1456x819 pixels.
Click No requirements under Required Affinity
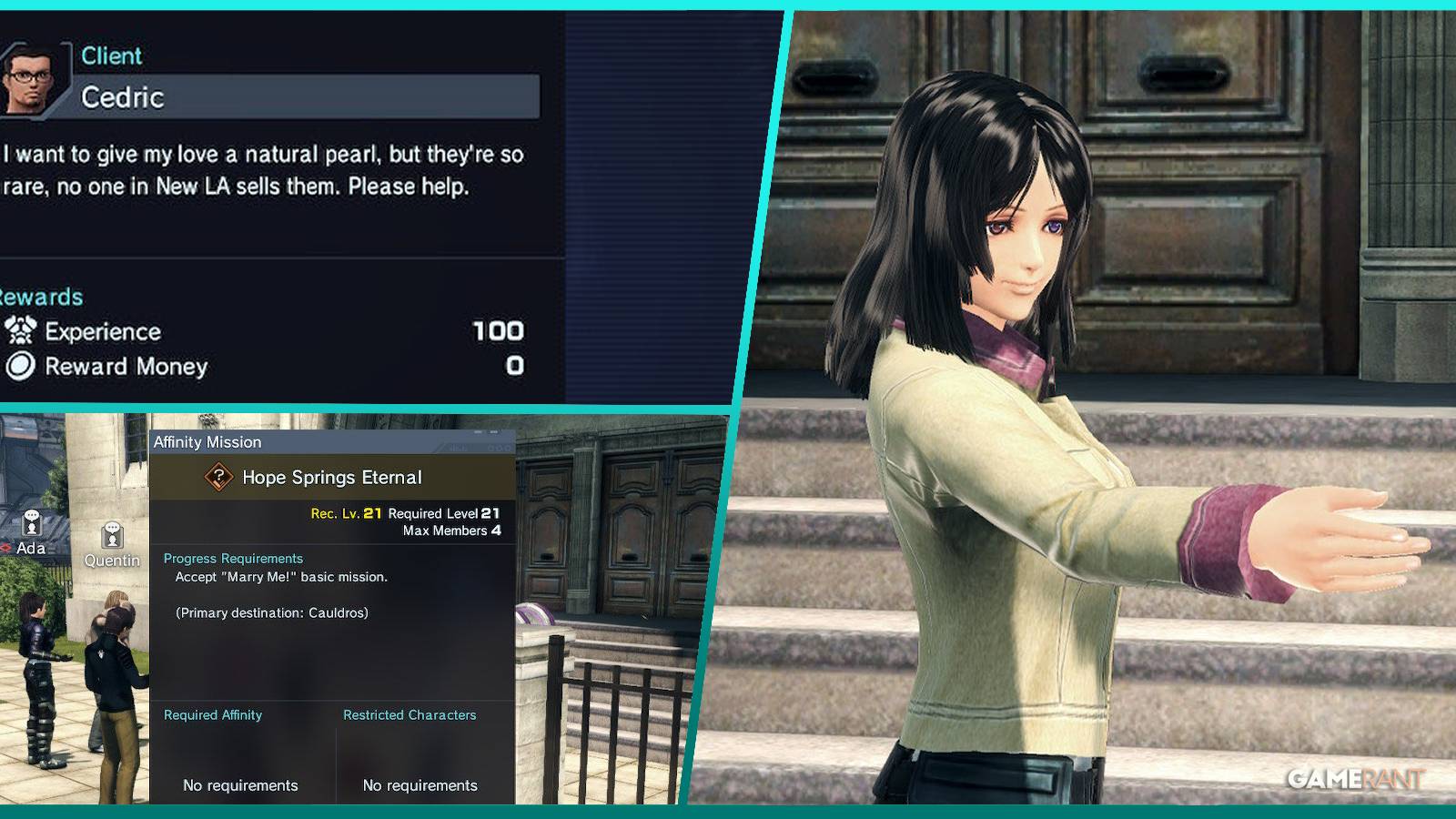pos(239,784)
